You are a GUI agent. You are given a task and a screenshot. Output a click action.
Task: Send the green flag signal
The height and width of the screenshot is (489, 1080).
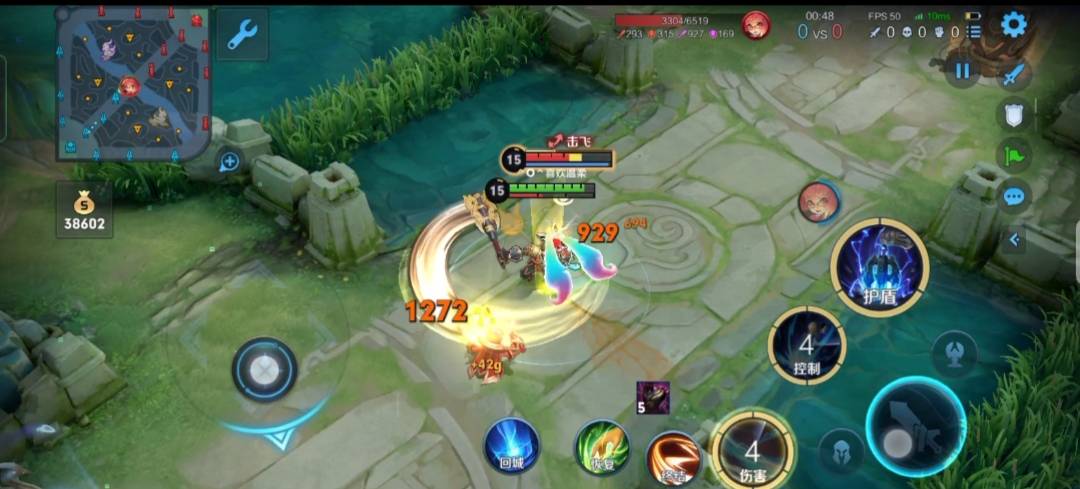[x=1013, y=155]
